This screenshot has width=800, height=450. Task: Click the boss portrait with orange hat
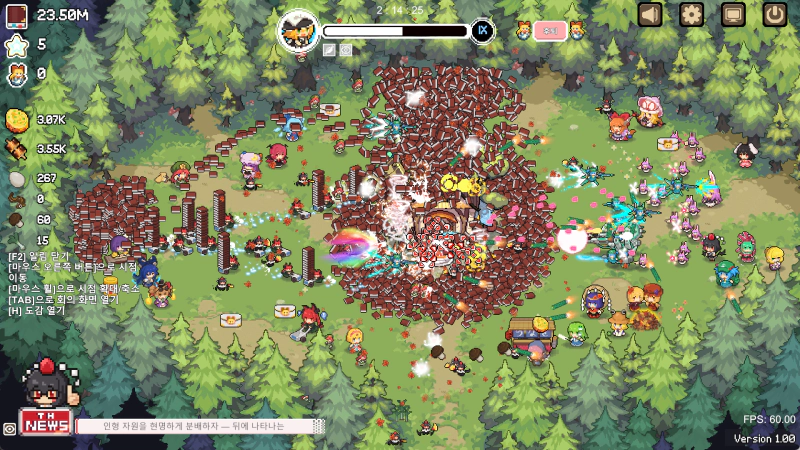coord(298,30)
